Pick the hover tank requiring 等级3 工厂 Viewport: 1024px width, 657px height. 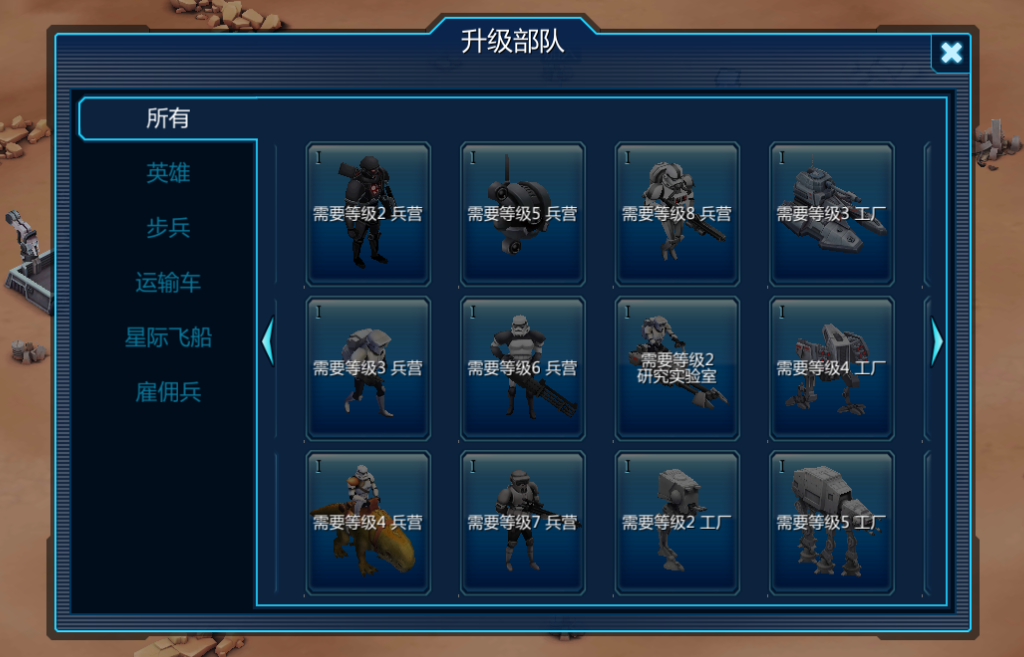(x=831, y=213)
